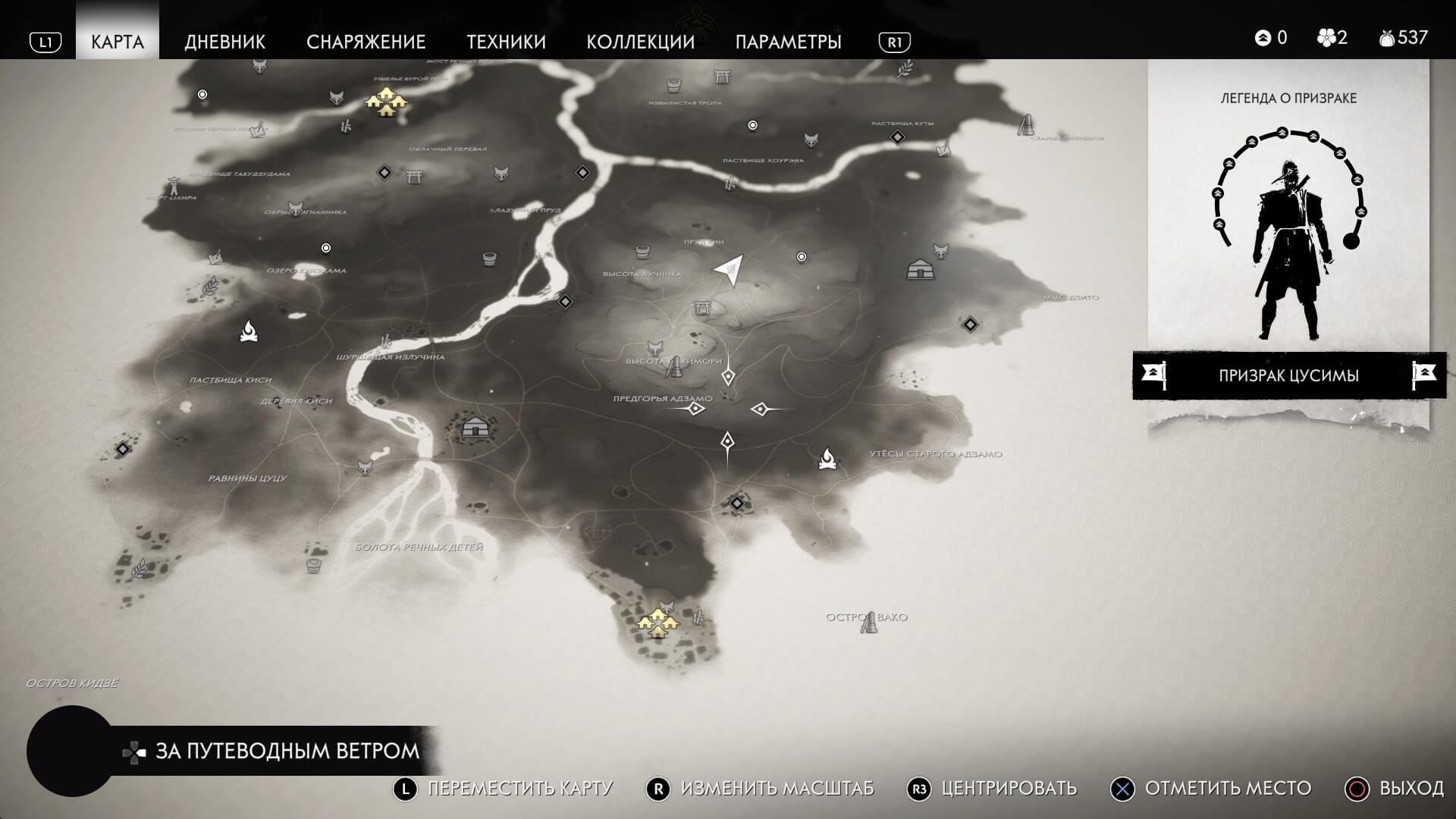The width and height of the screenshot is (1456, 819).
Task: Select the golden settlement marker at Ущелье Бурой реки
Action: point(387,101)
